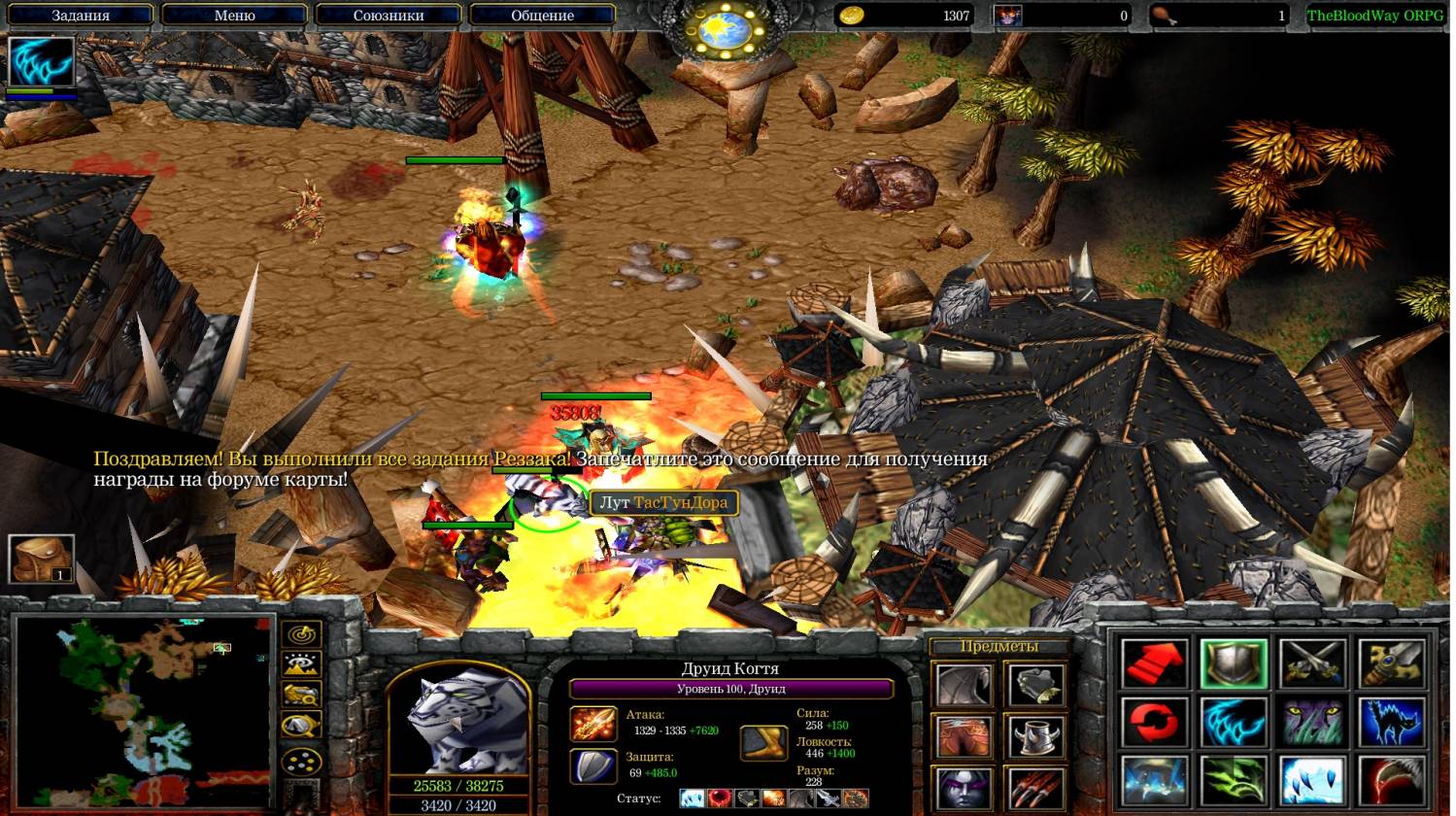
Task: Click the backpack icon above the minimap
Action: 41,560
